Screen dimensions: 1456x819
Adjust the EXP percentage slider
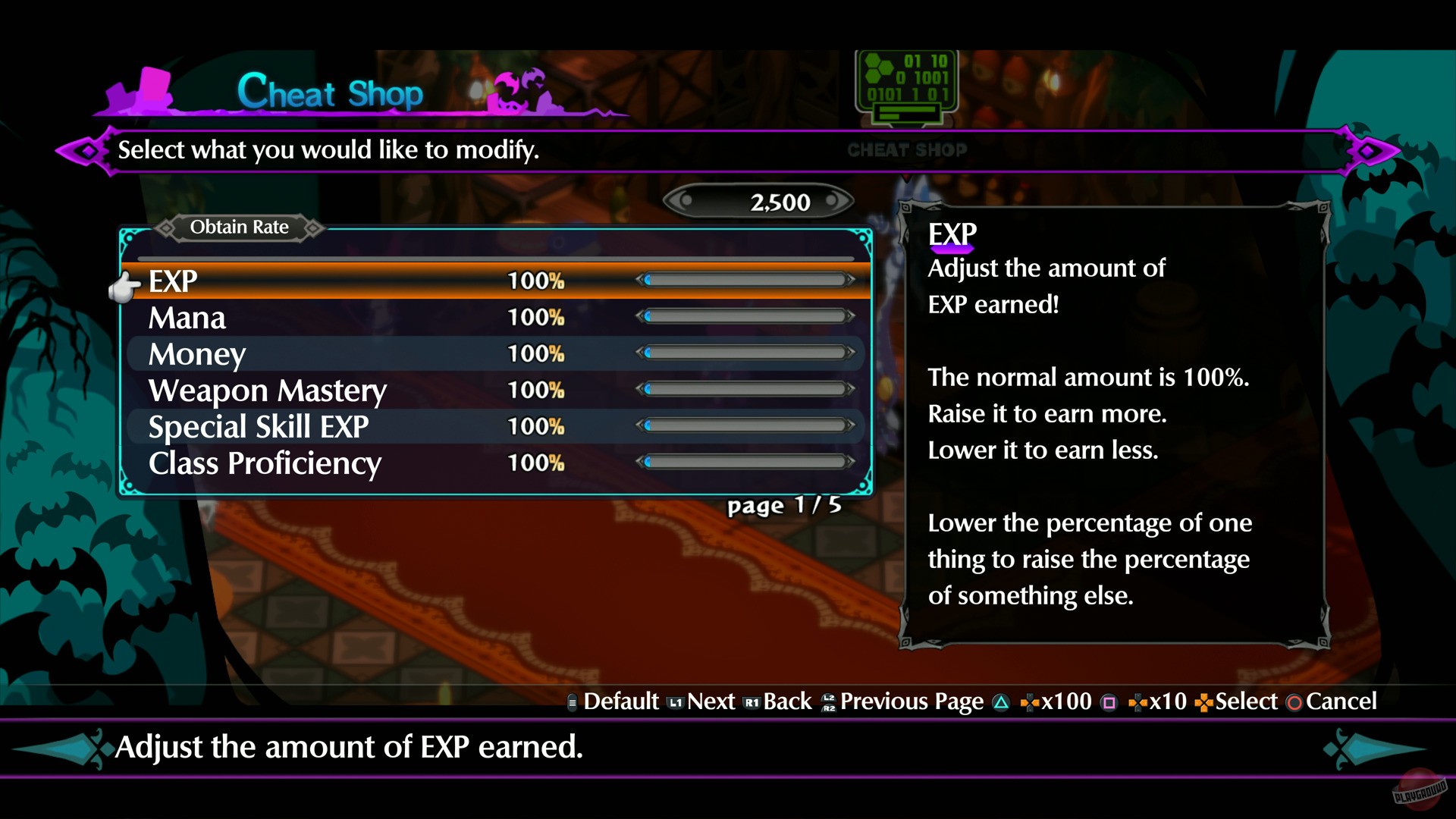click(x=747, y=280)
